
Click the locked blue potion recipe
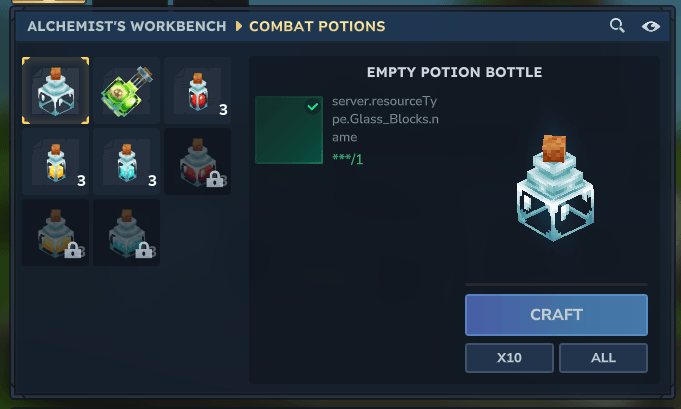pos(127,233)
